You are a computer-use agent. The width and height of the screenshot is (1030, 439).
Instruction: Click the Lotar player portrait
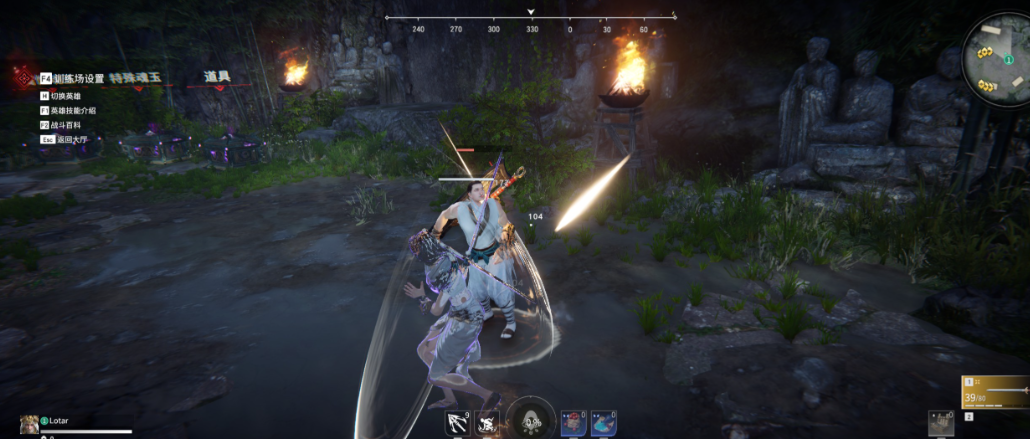(30, 424)
